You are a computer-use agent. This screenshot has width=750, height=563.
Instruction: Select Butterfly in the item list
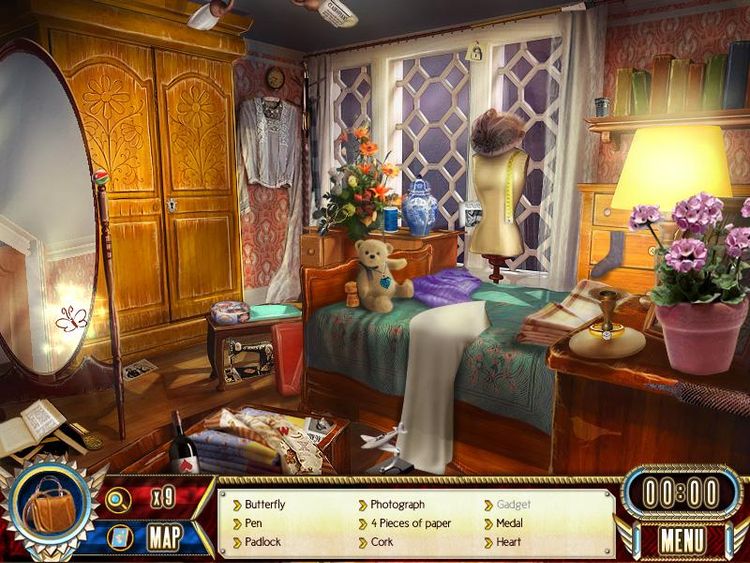pyautogui.click(x=264, y=505)
